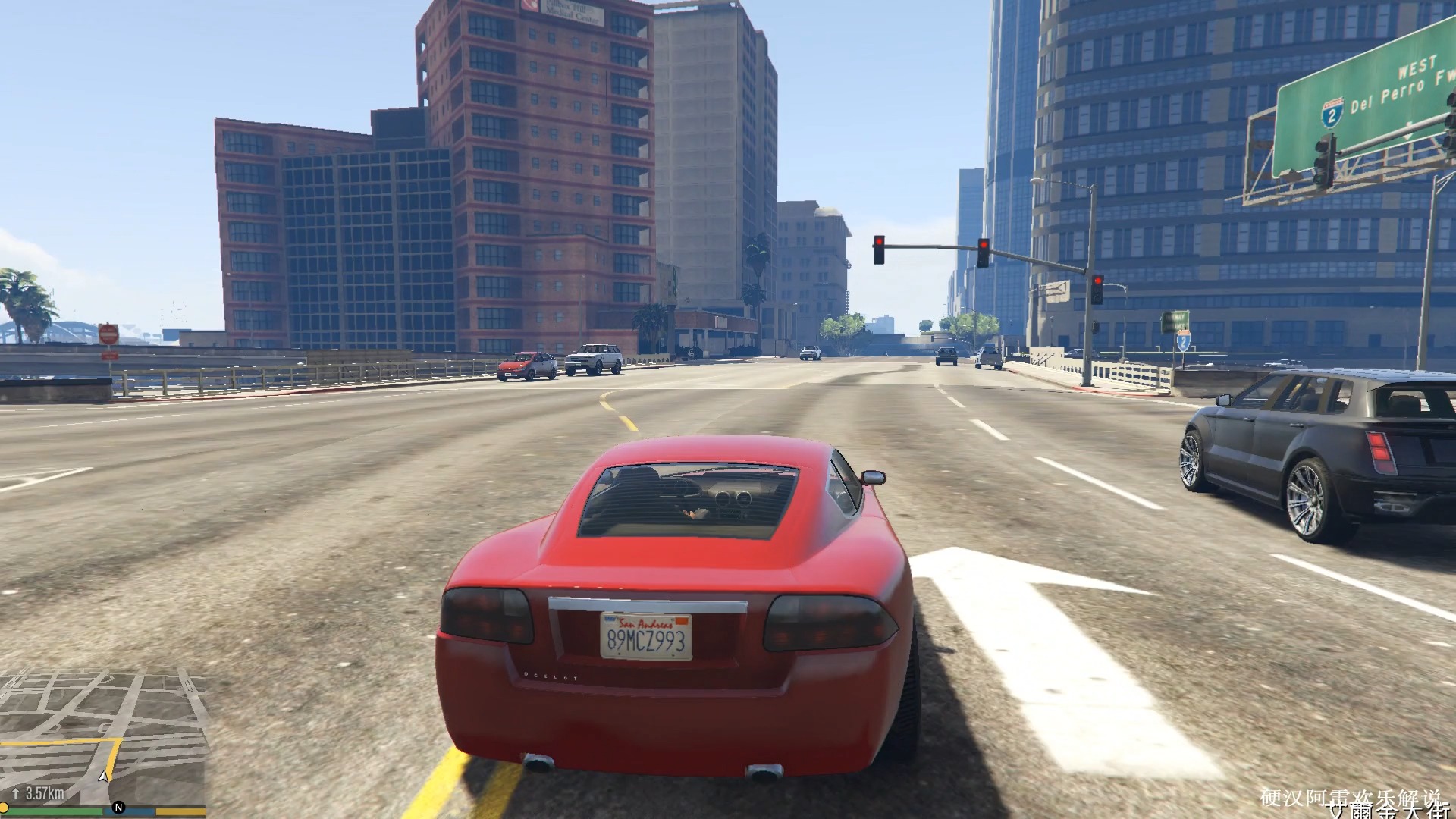The height and width of the screenshot is (819, 1456).
Task: Click the yellow waypoint blip on the minimap
Action: (5, 807)
